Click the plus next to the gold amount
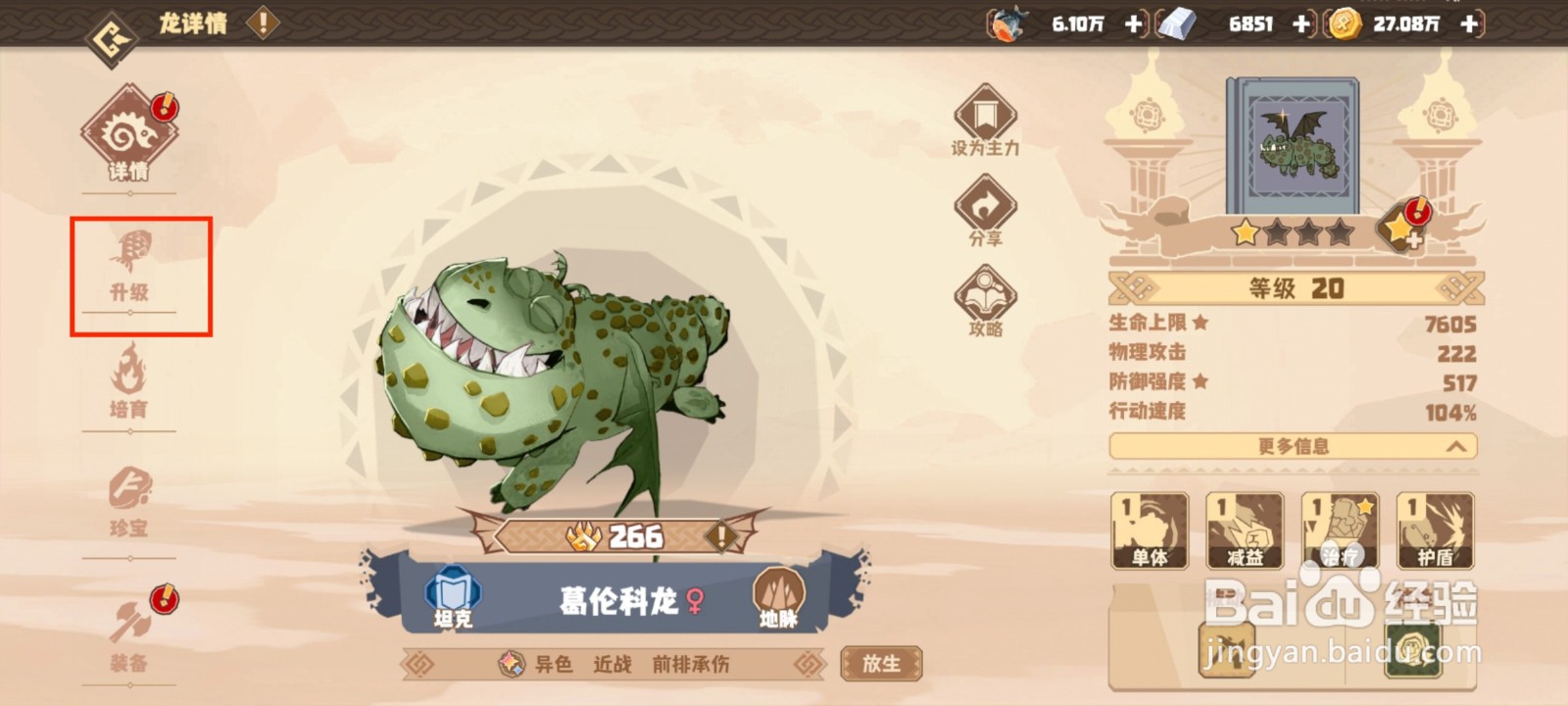Image resolution: width=1568 pixels, height=706 pixels. click(x=1467, y=25)
